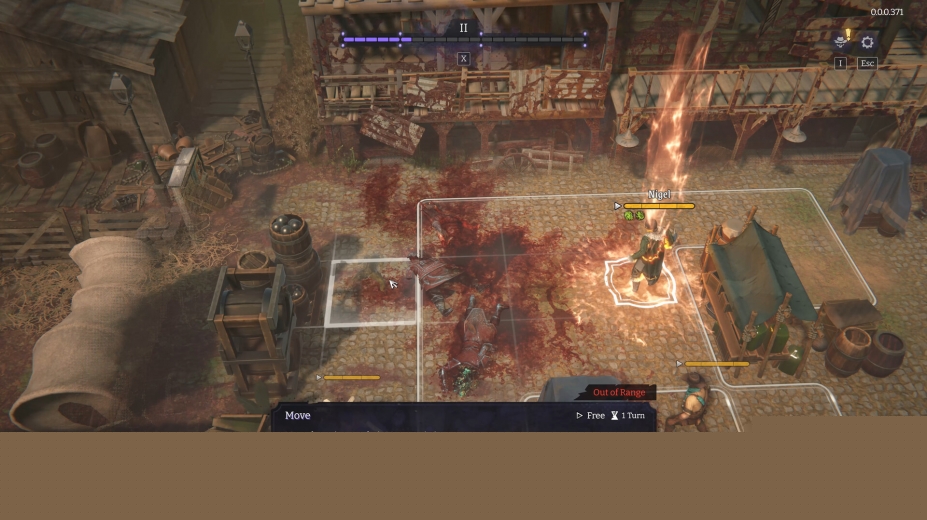
Task: Open the settings gear menu
Action: click(867, 42)
